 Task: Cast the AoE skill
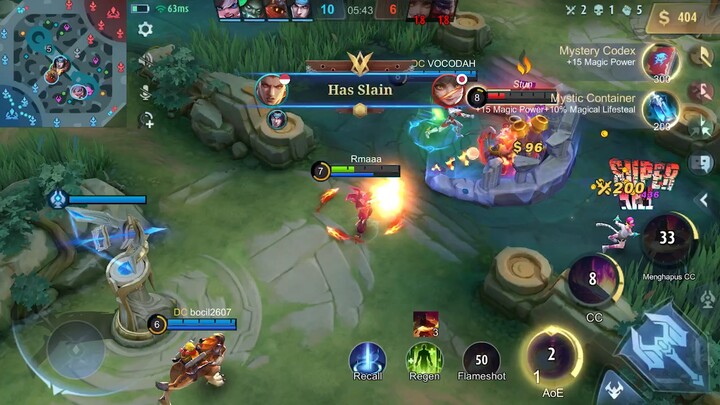click(x=551, y=355)
